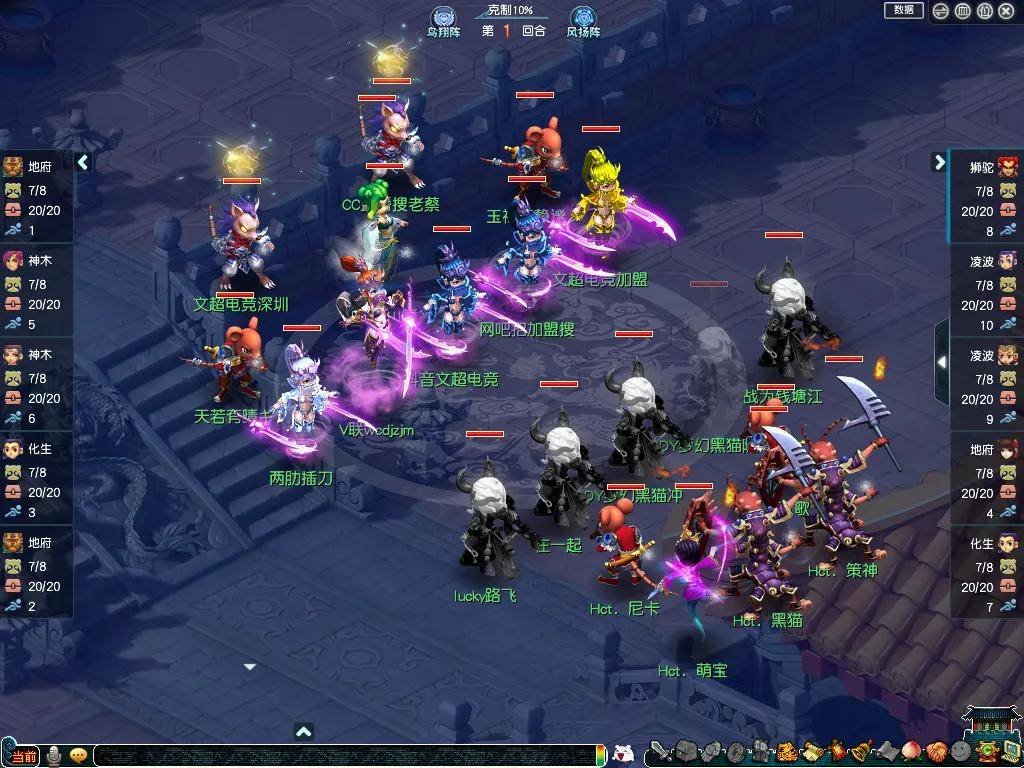Open the 数据 data panel

coord(903,10)
